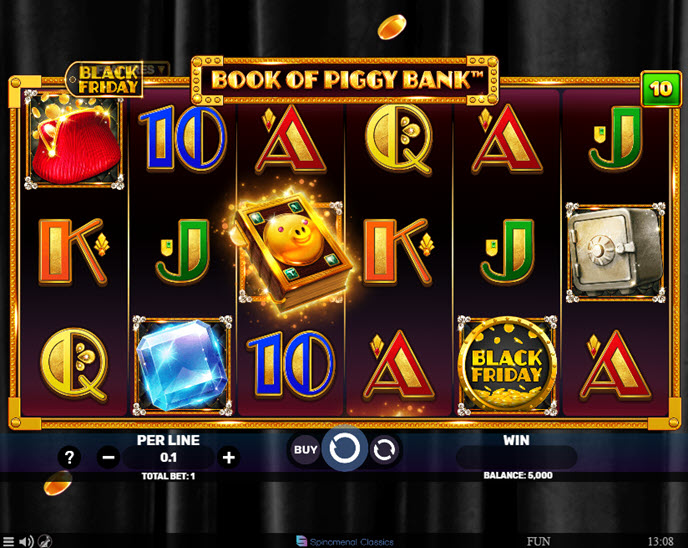Screen dimensions: 688x548
Task: Click the Spinomenal Classics logo link
Action: [344, 541]
